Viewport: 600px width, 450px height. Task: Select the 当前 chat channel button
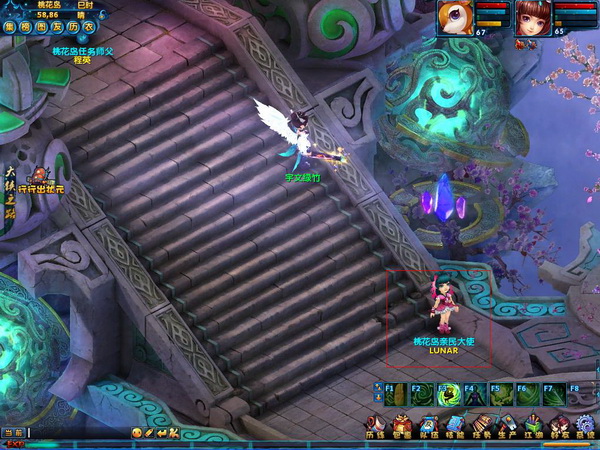(x=13, y=432)
